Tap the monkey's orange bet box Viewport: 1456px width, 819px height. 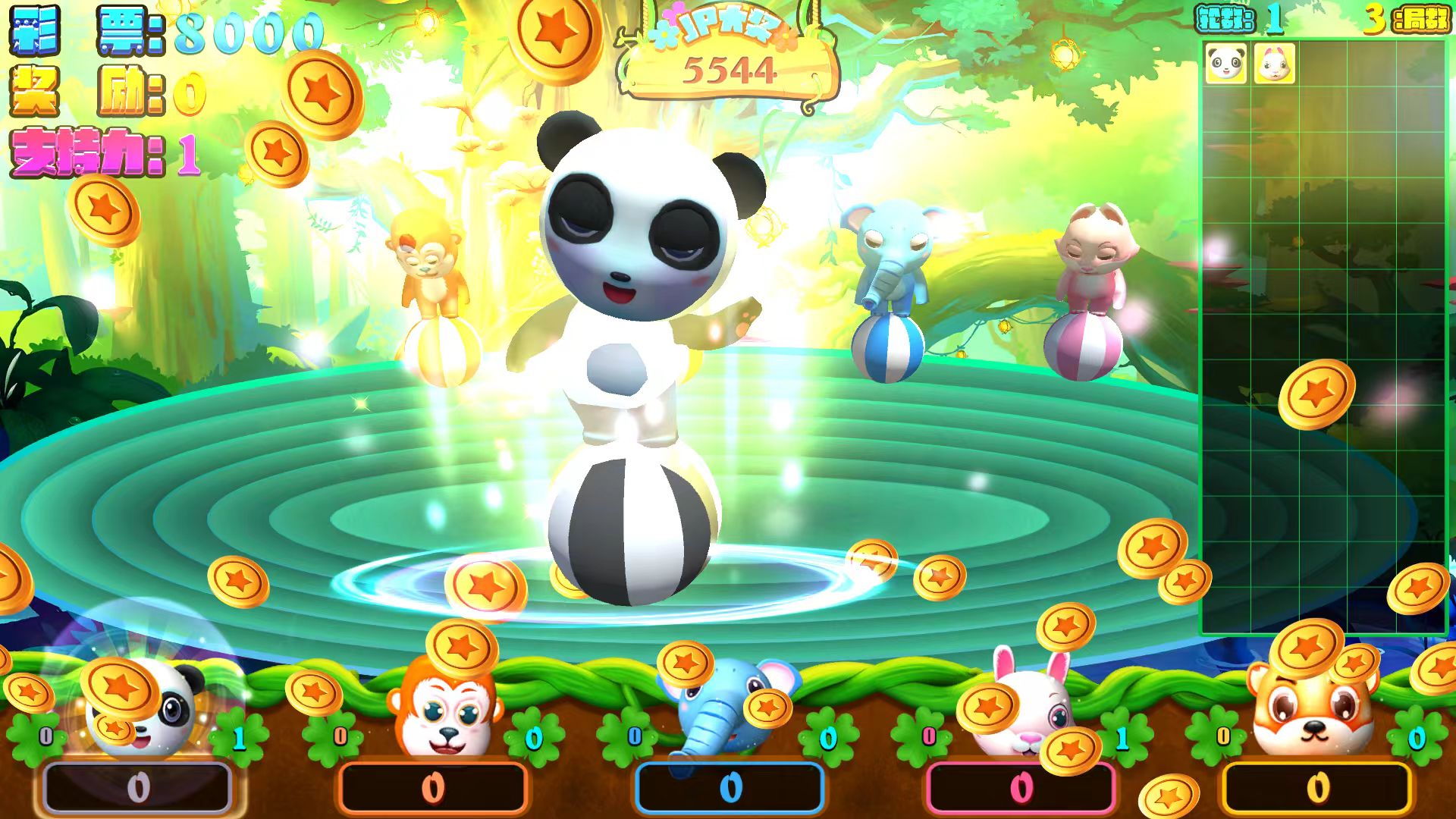(x=432, y=789)
